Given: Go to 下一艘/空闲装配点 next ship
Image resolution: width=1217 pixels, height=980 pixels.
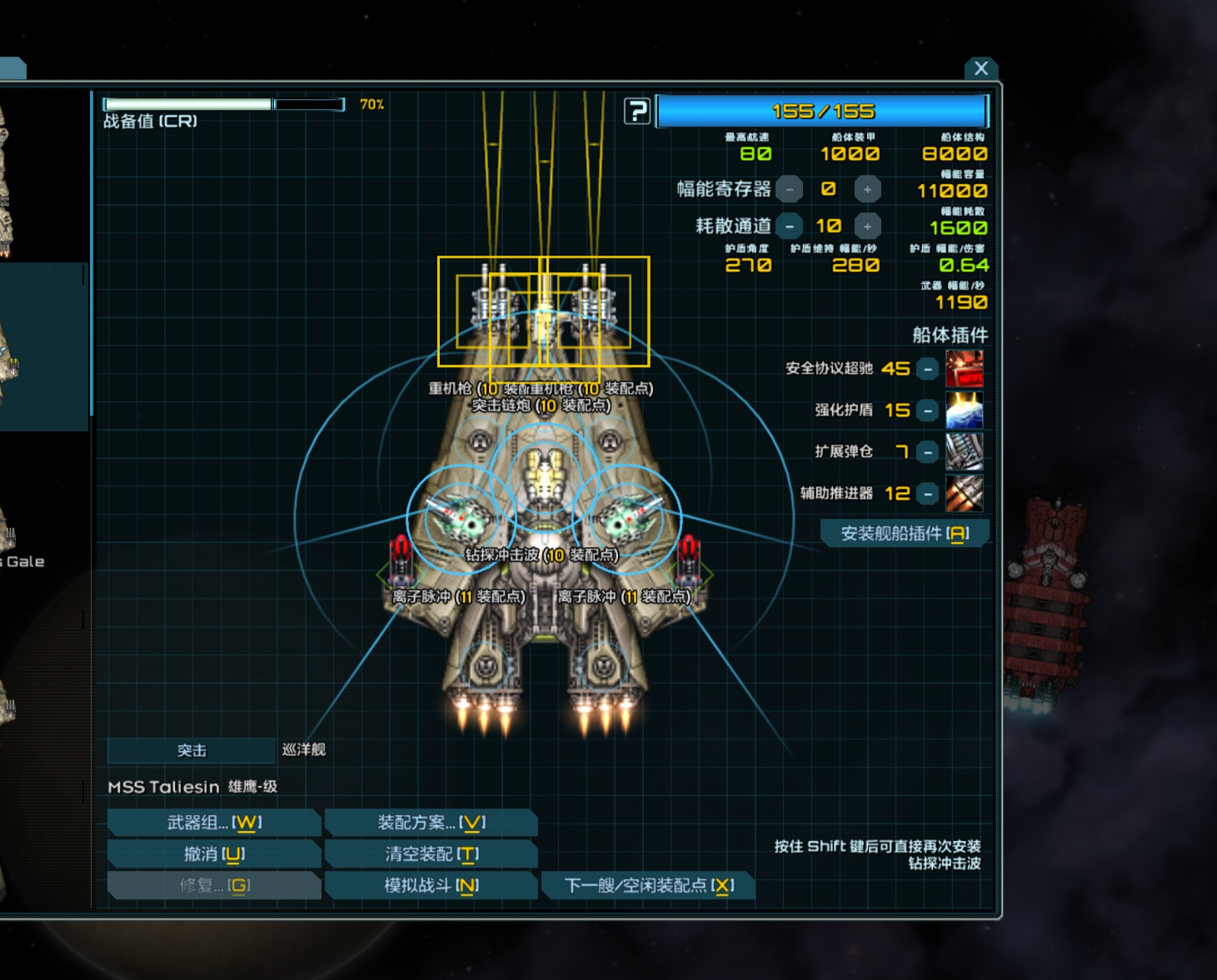Looking at the screenshot, I should pyautogui.click(x=648, y=886).
